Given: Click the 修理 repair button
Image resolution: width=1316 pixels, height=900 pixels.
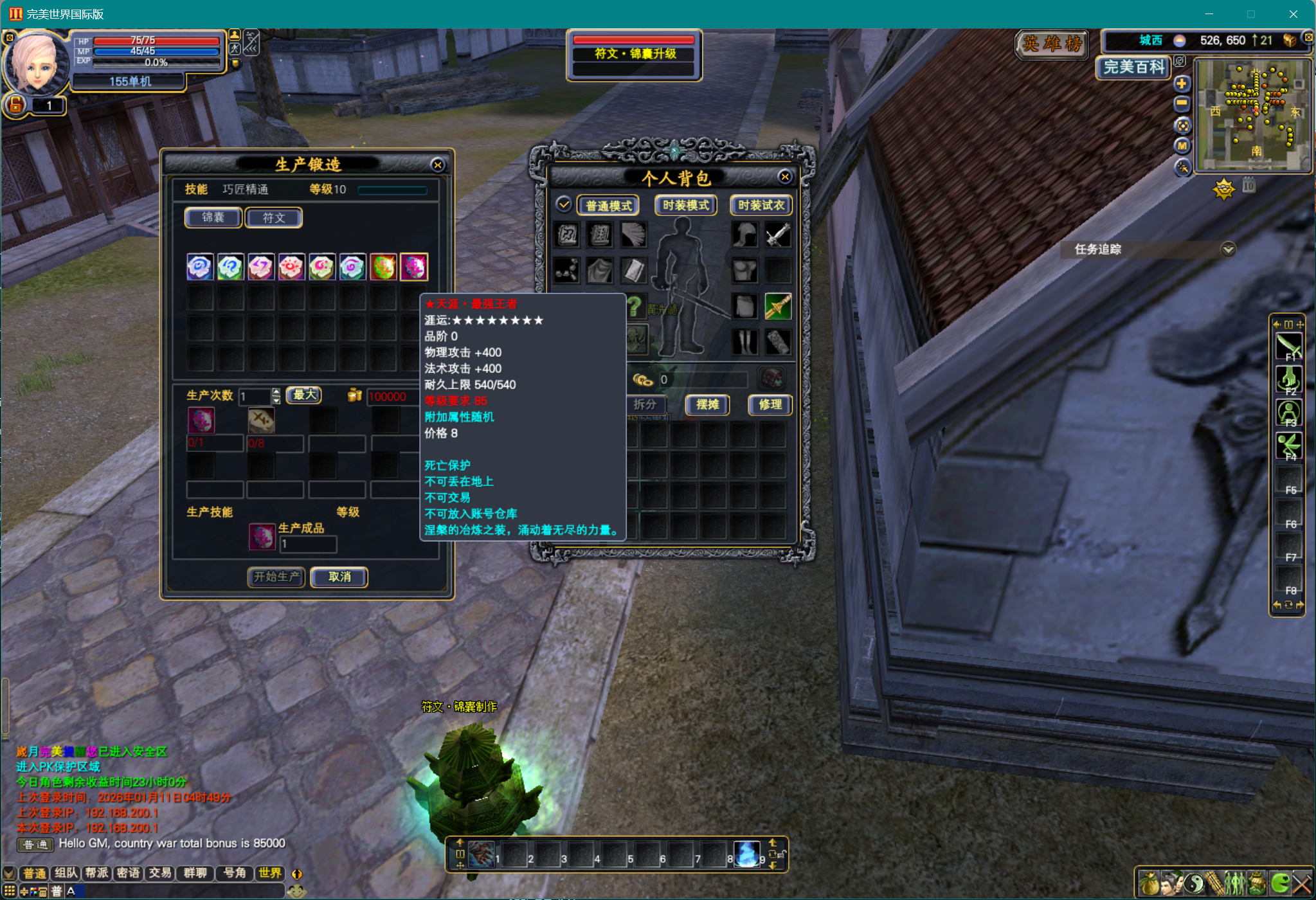Looking at the screenshot, I should (x=770, y=404).
